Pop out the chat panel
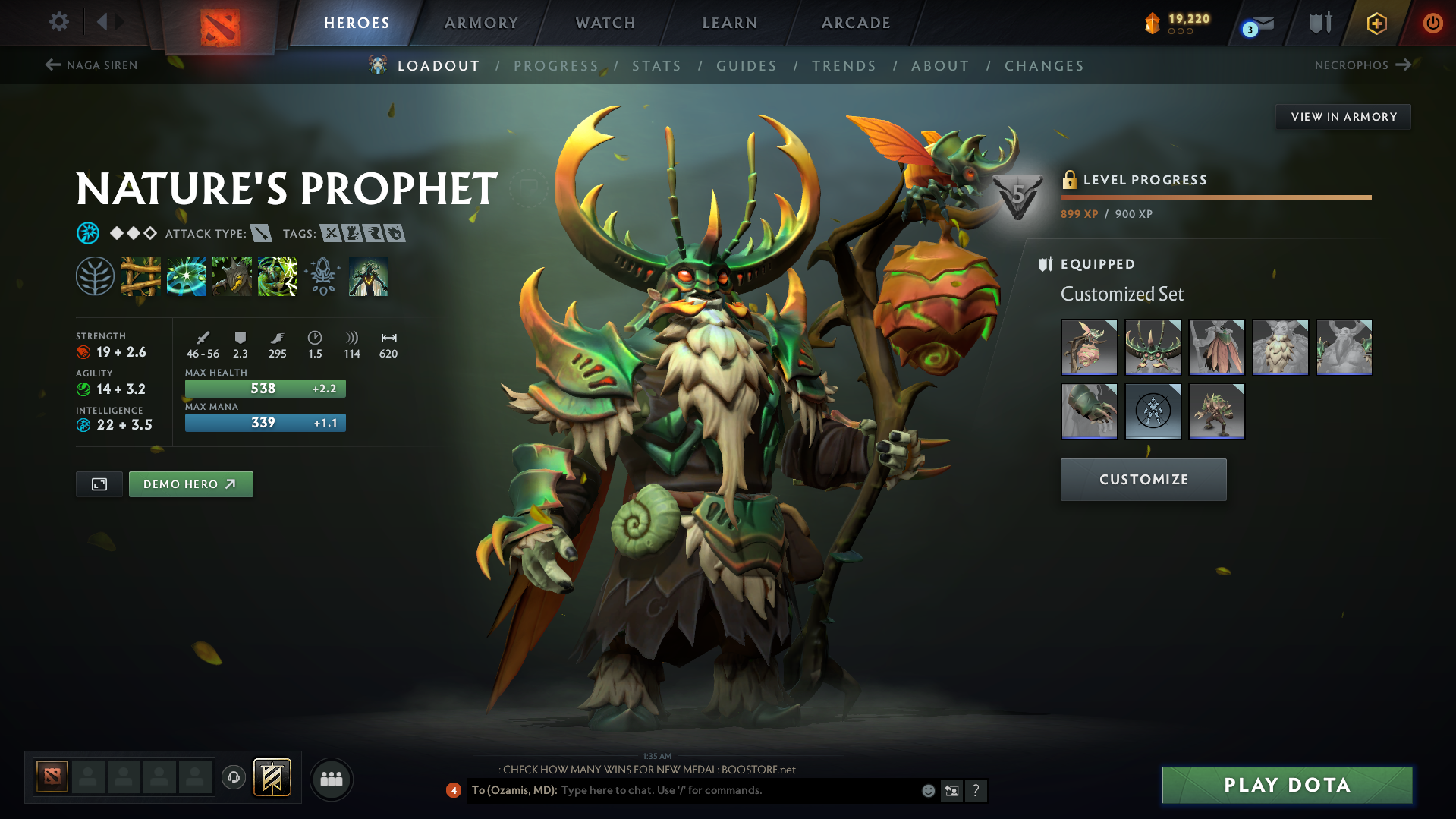Image resolution: width=1456 pixels, height=819 pixels. pos(952,790)
